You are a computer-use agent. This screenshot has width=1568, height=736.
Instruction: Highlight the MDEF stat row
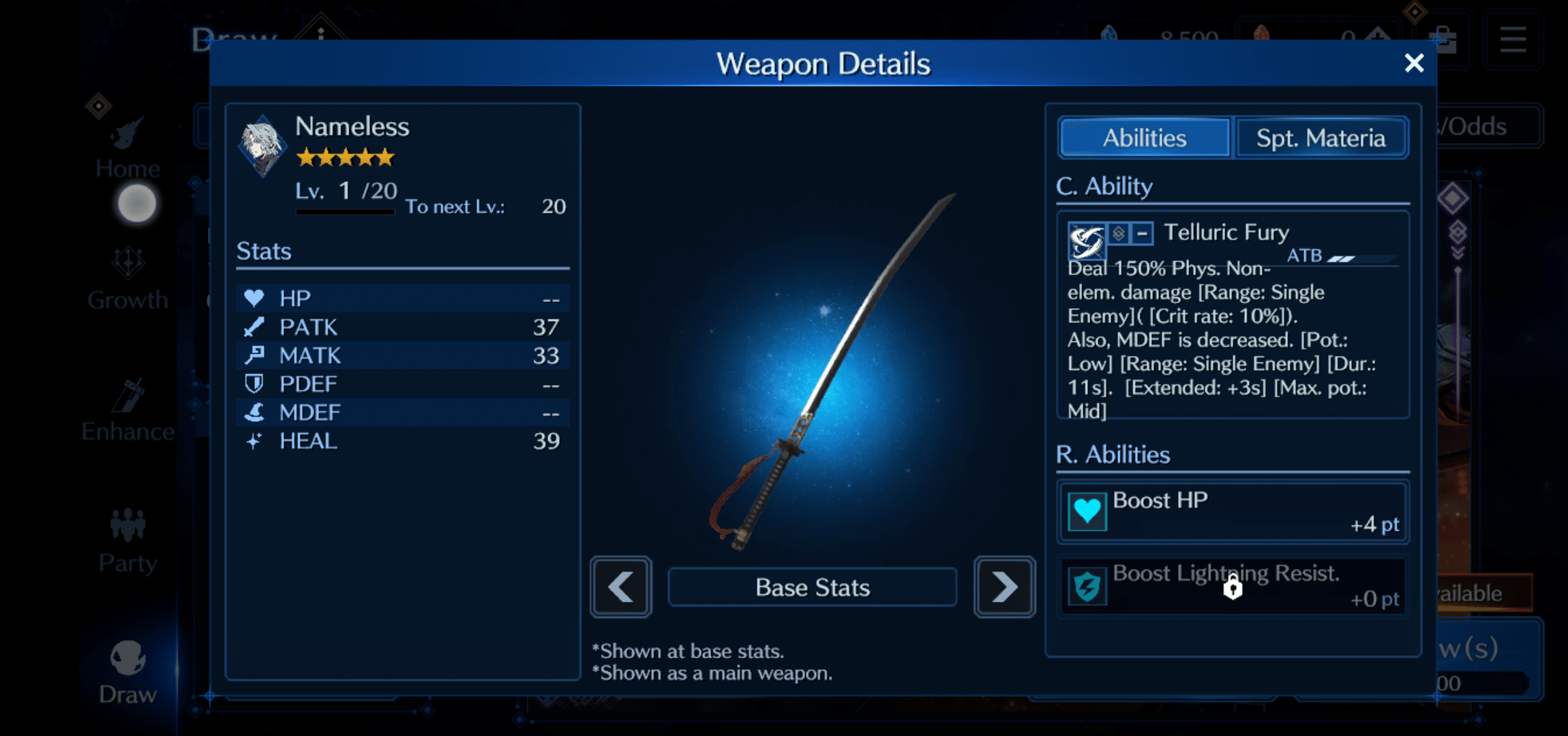[x=403, y=412]
